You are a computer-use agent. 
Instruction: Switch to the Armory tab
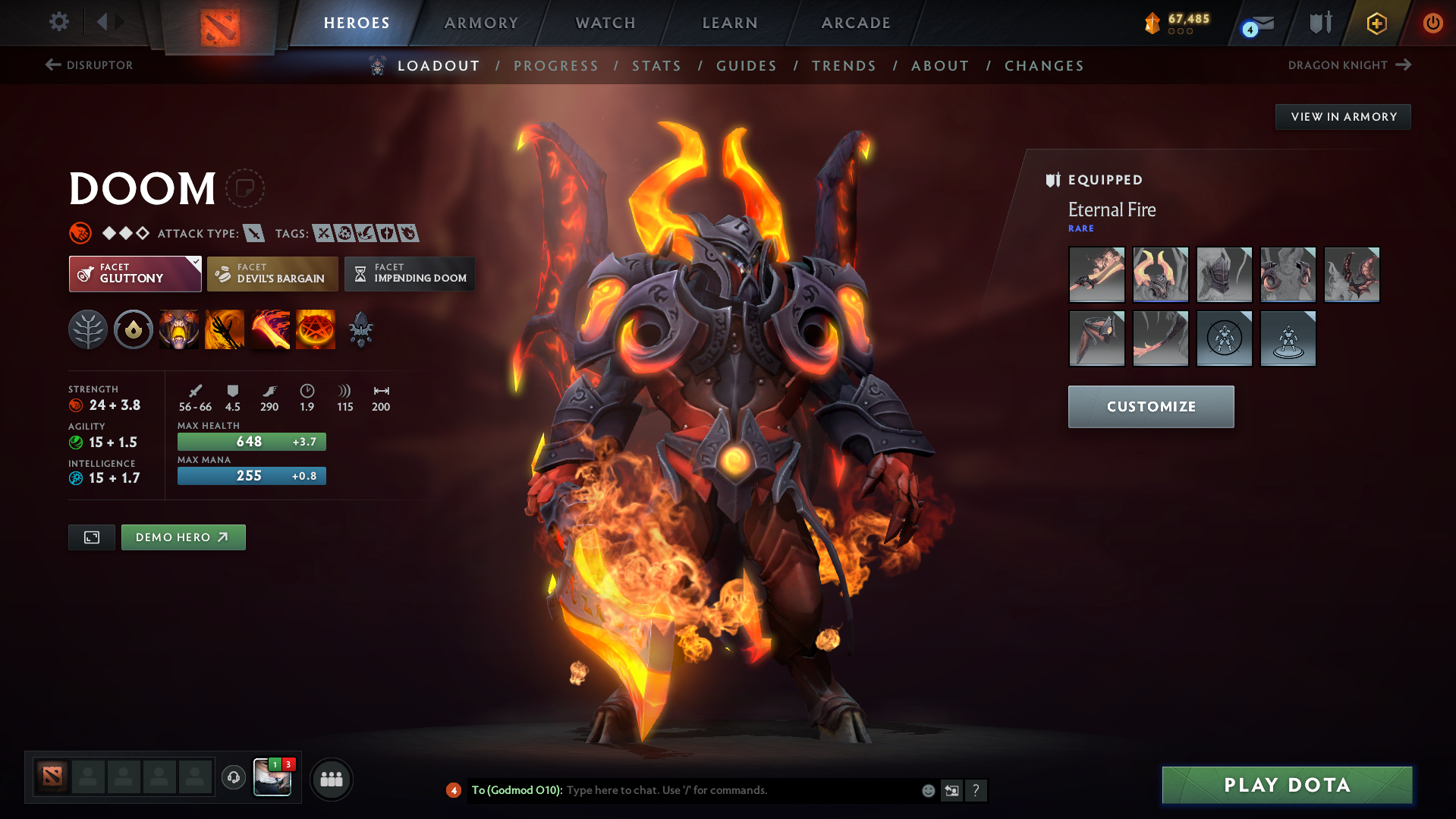coord(481,23)
